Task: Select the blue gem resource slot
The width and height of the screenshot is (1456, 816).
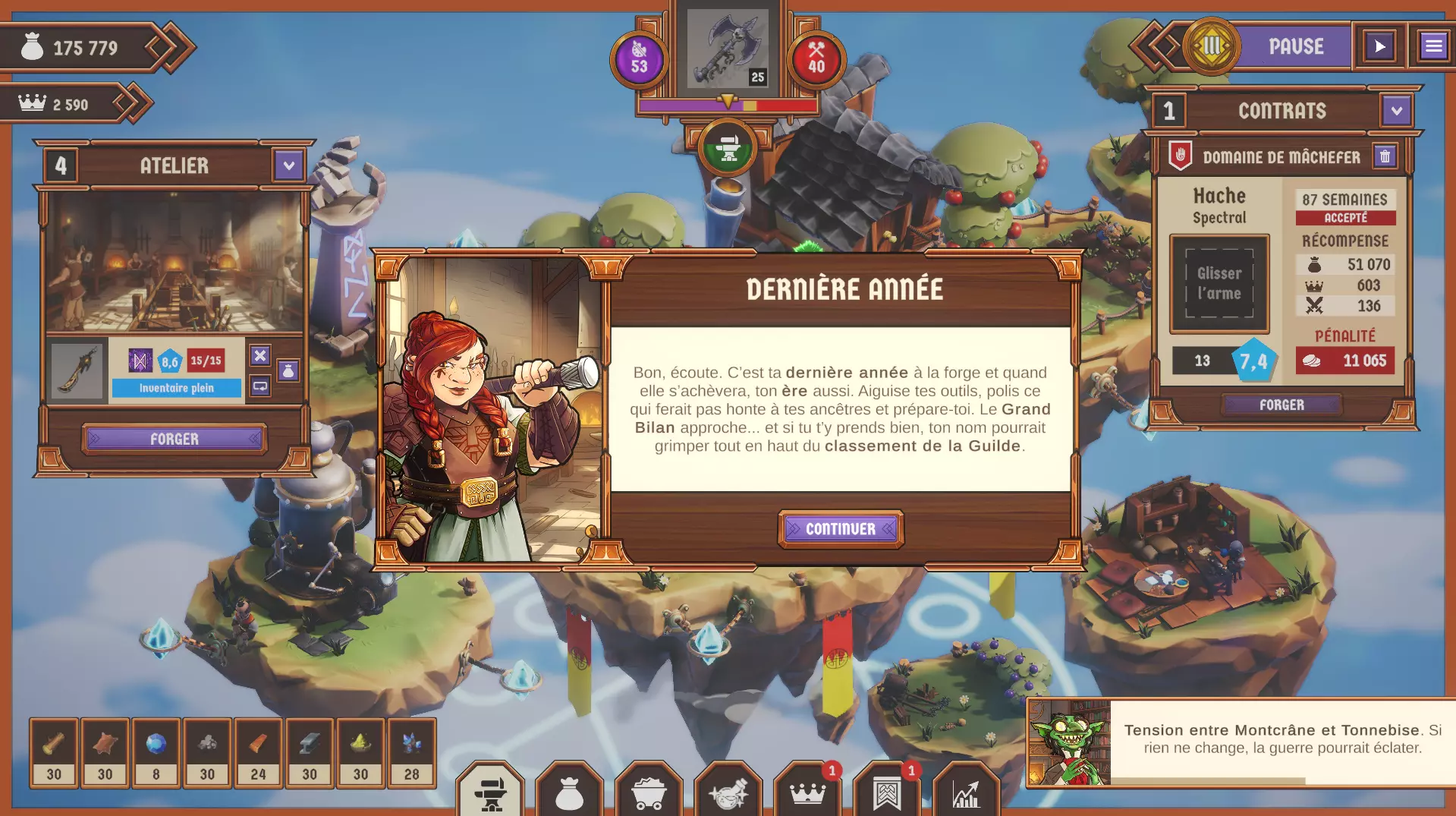Action: 156,751
